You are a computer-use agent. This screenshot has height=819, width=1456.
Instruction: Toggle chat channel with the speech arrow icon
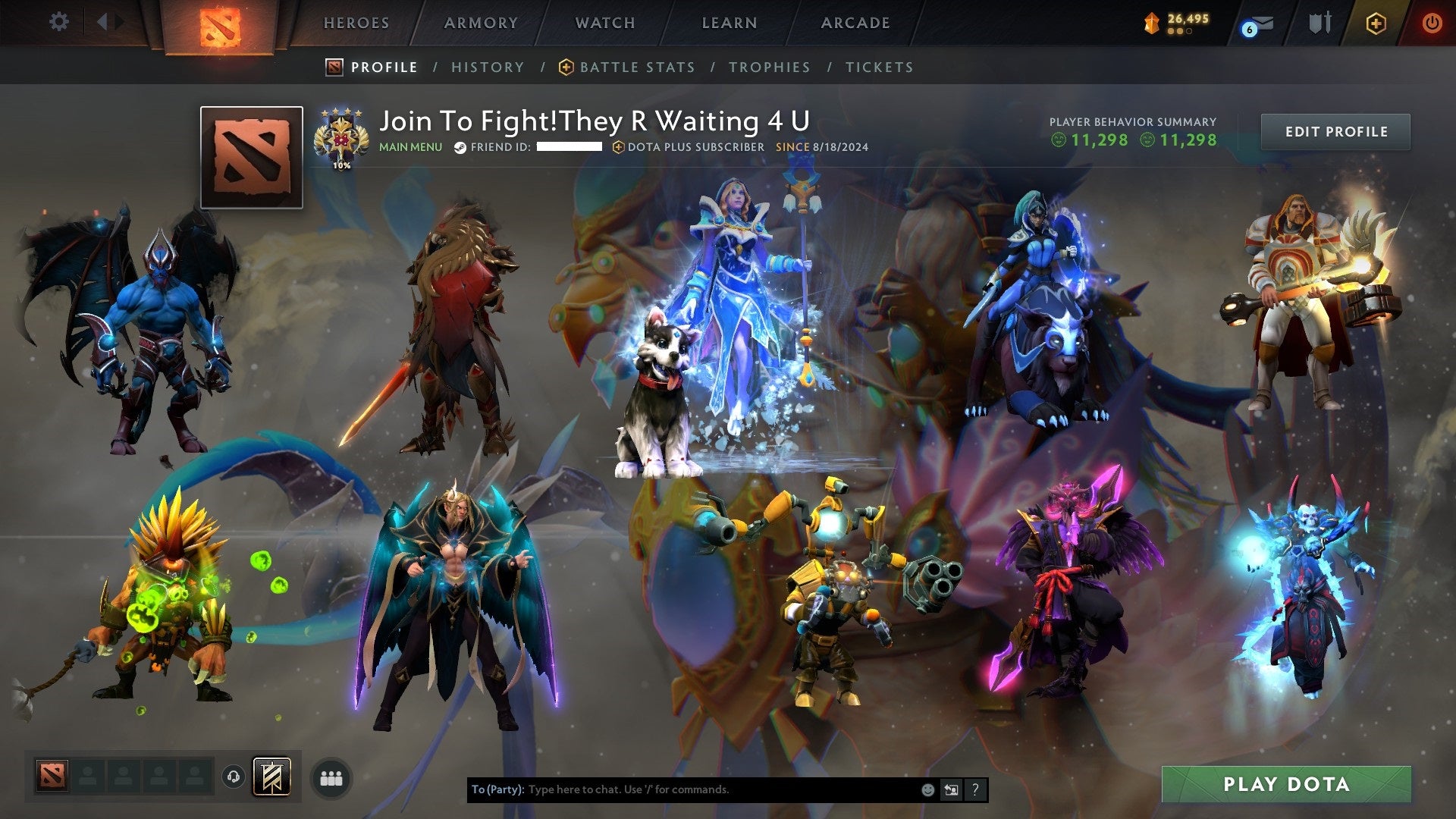point(951,789)
